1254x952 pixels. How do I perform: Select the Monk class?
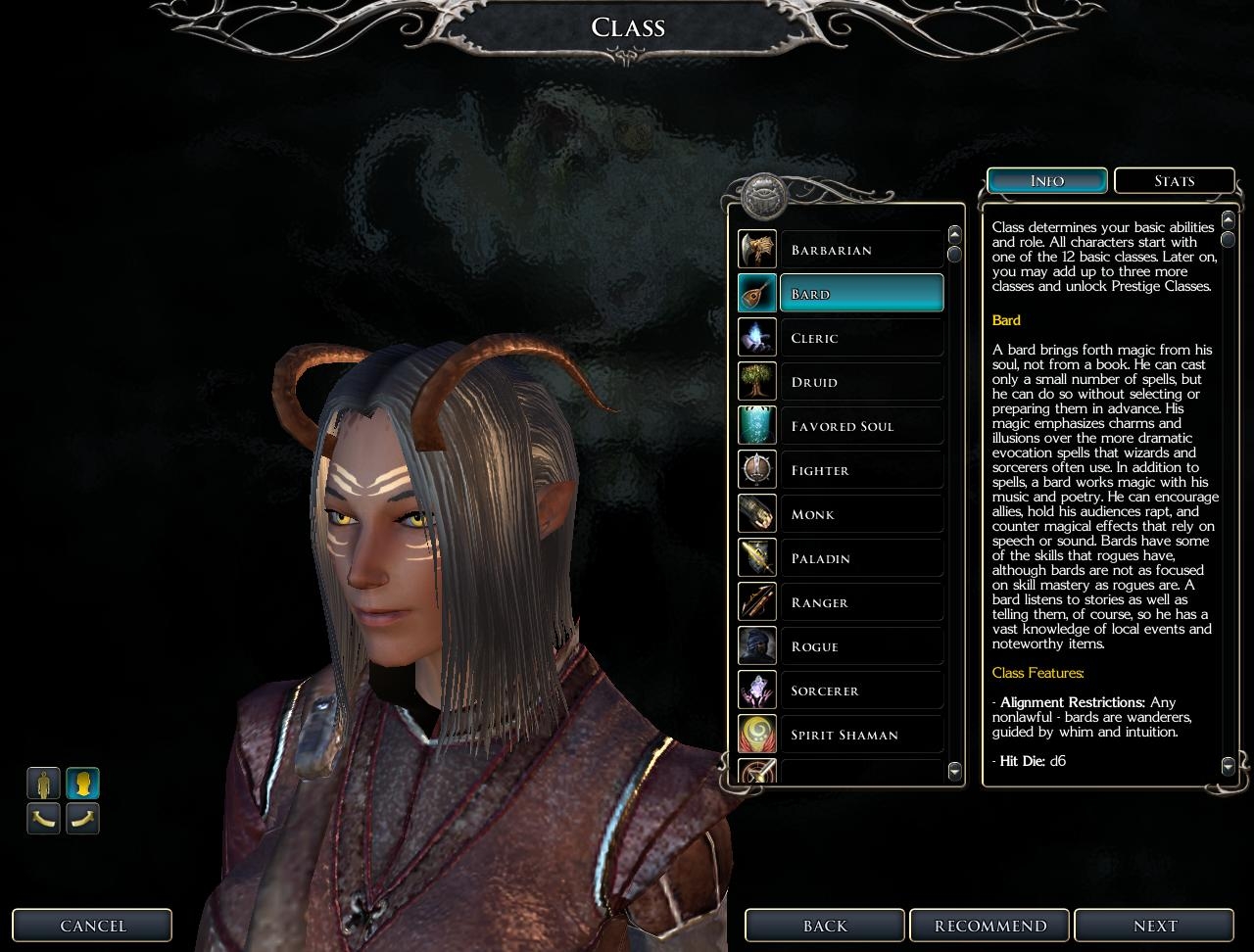[x=861, y=514]
